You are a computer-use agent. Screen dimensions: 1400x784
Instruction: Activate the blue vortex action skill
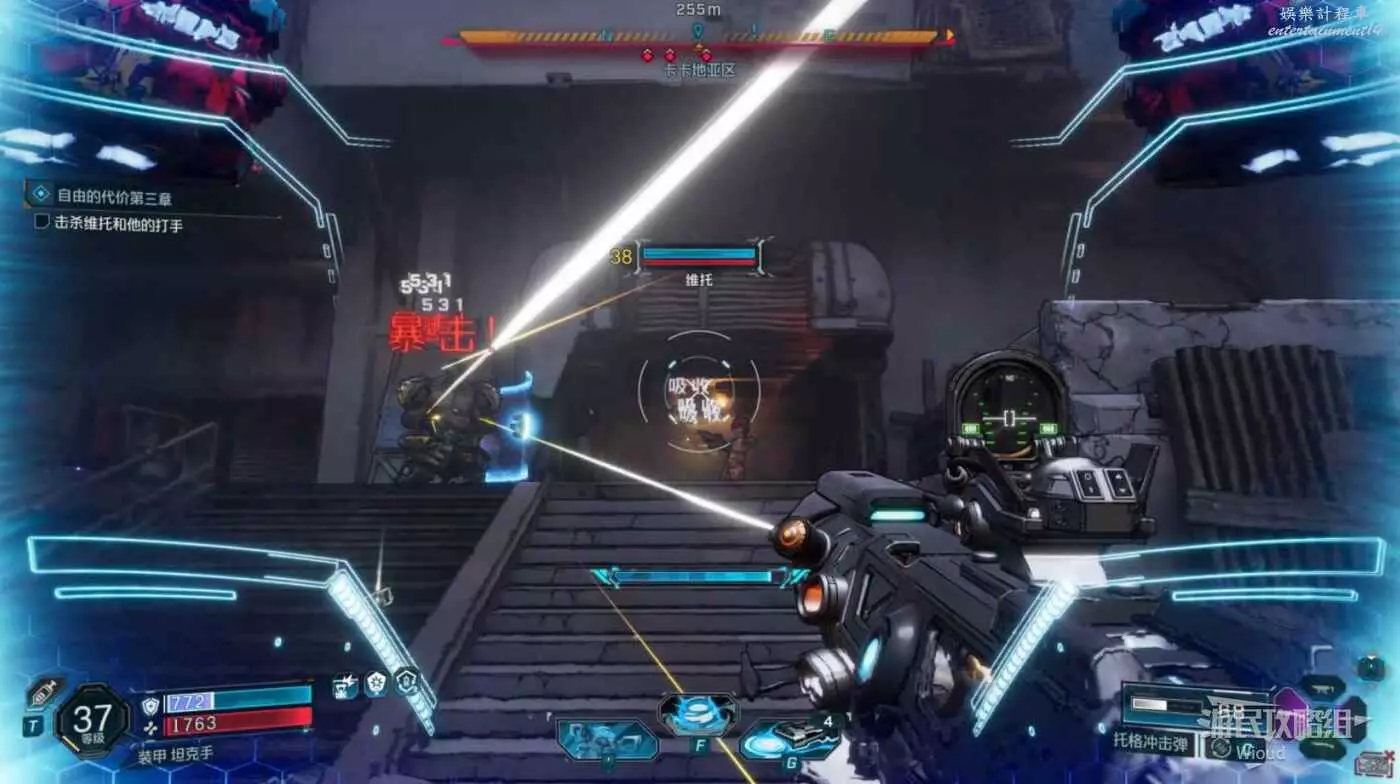point(698,714)
